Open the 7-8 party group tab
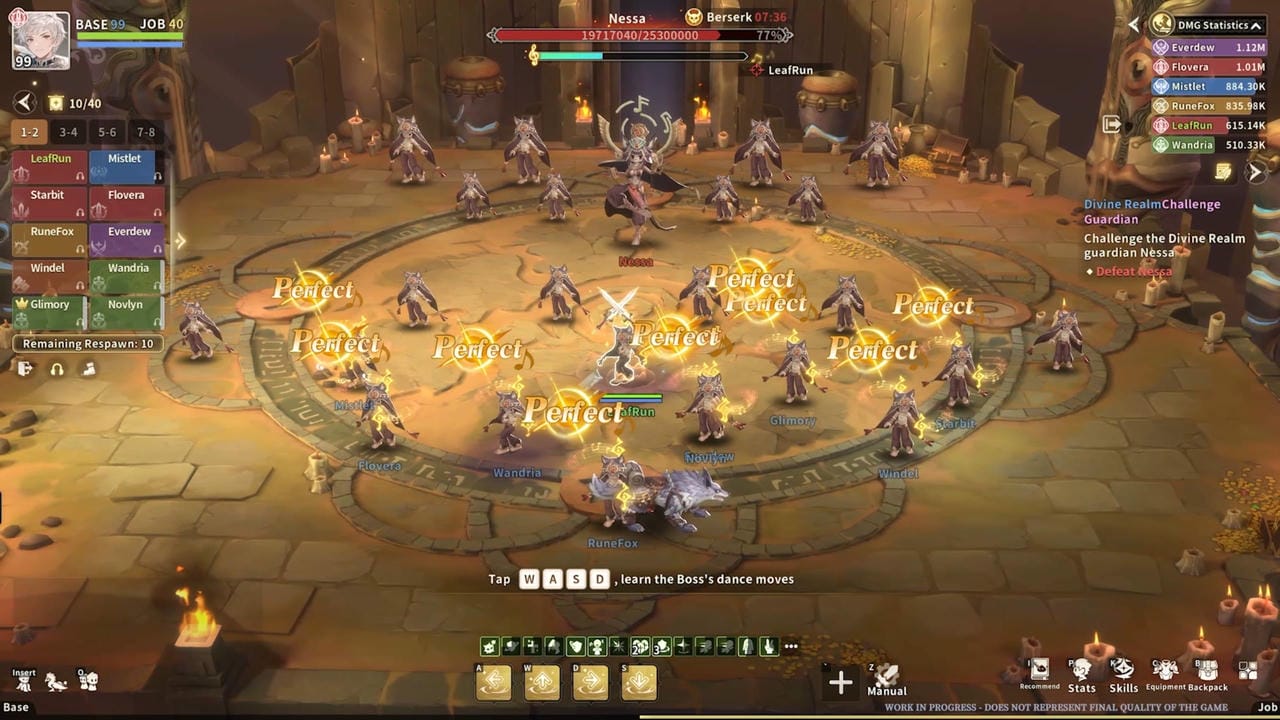 [x=146, y=132]
